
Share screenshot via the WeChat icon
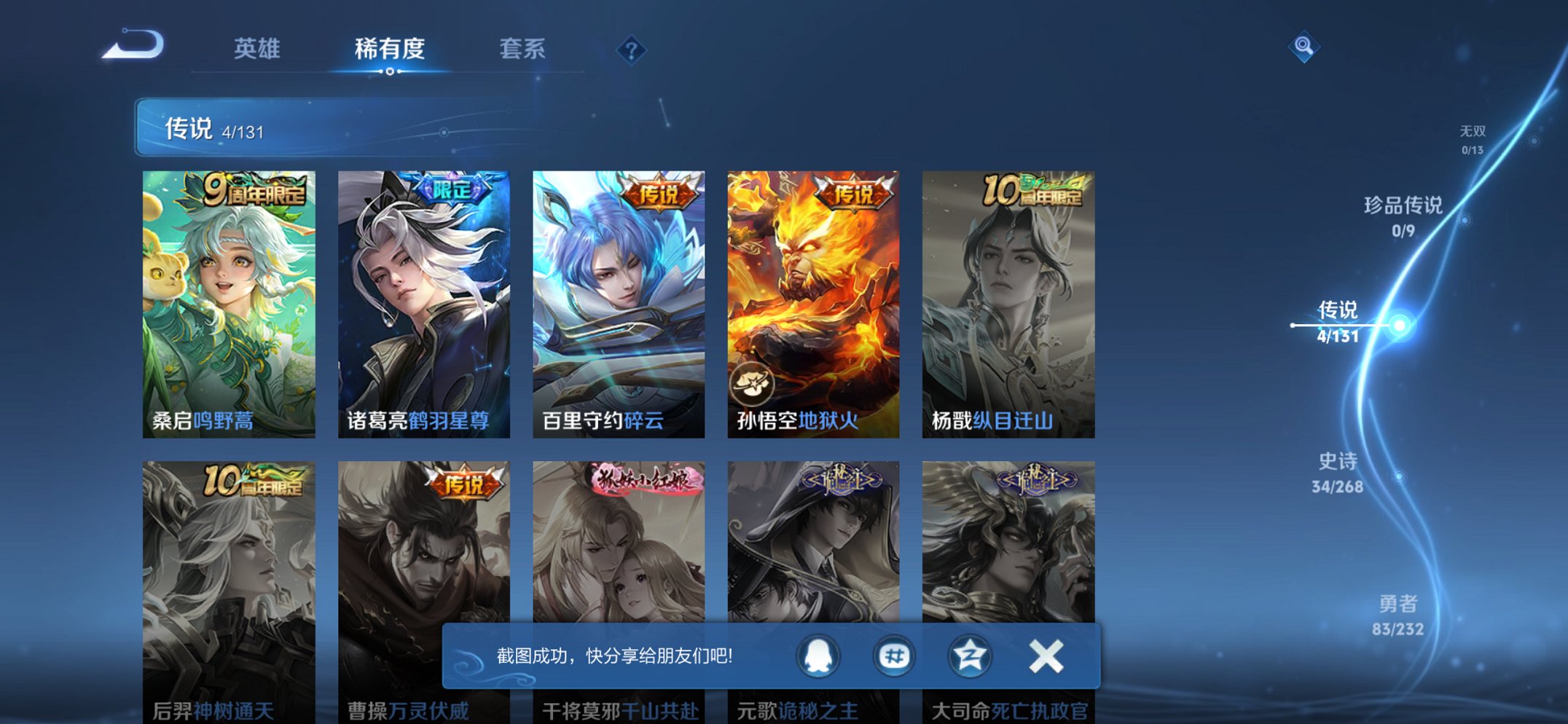(x=895, y=656)
